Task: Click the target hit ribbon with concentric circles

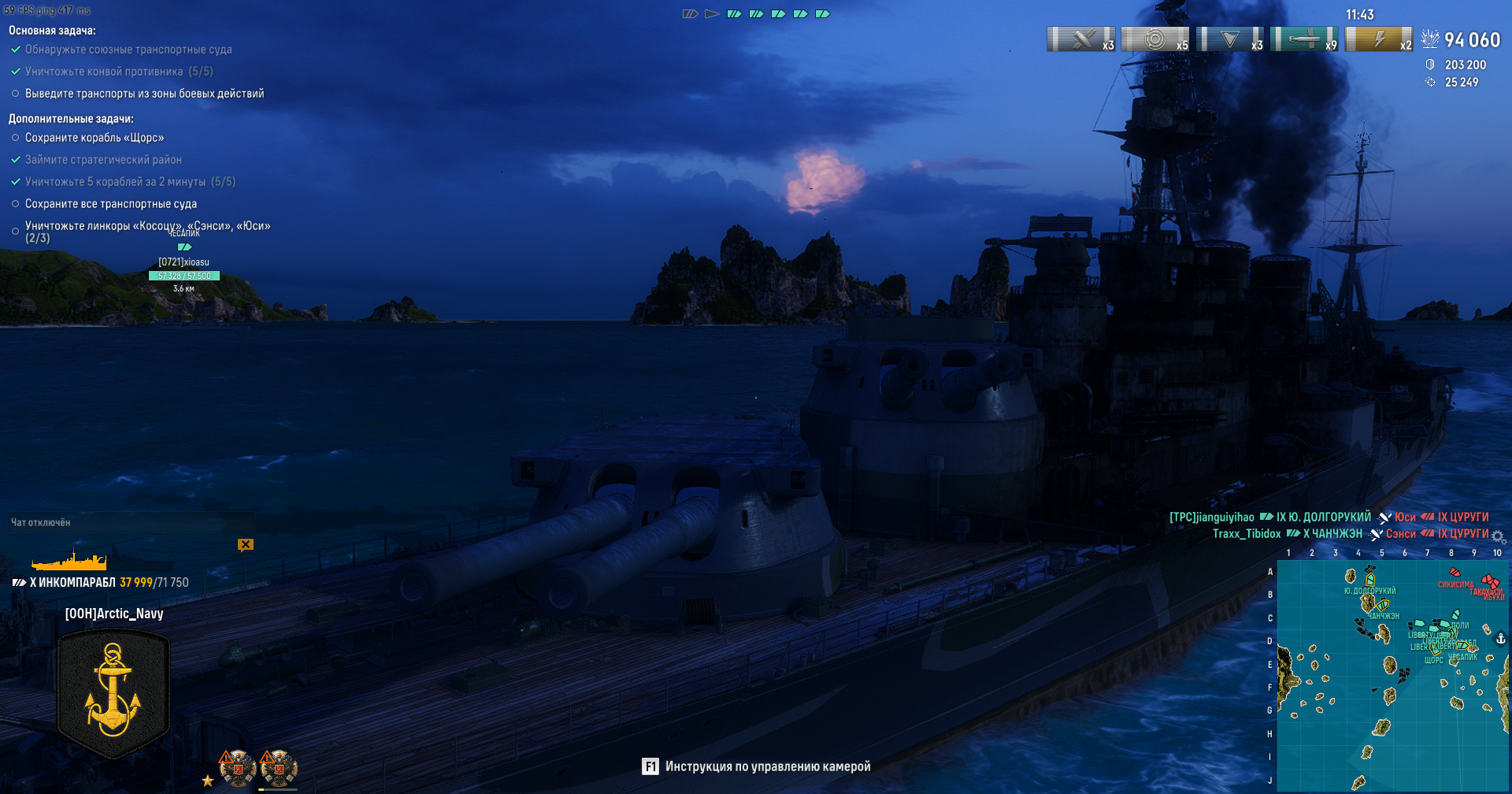Action: click(1154, 39)
